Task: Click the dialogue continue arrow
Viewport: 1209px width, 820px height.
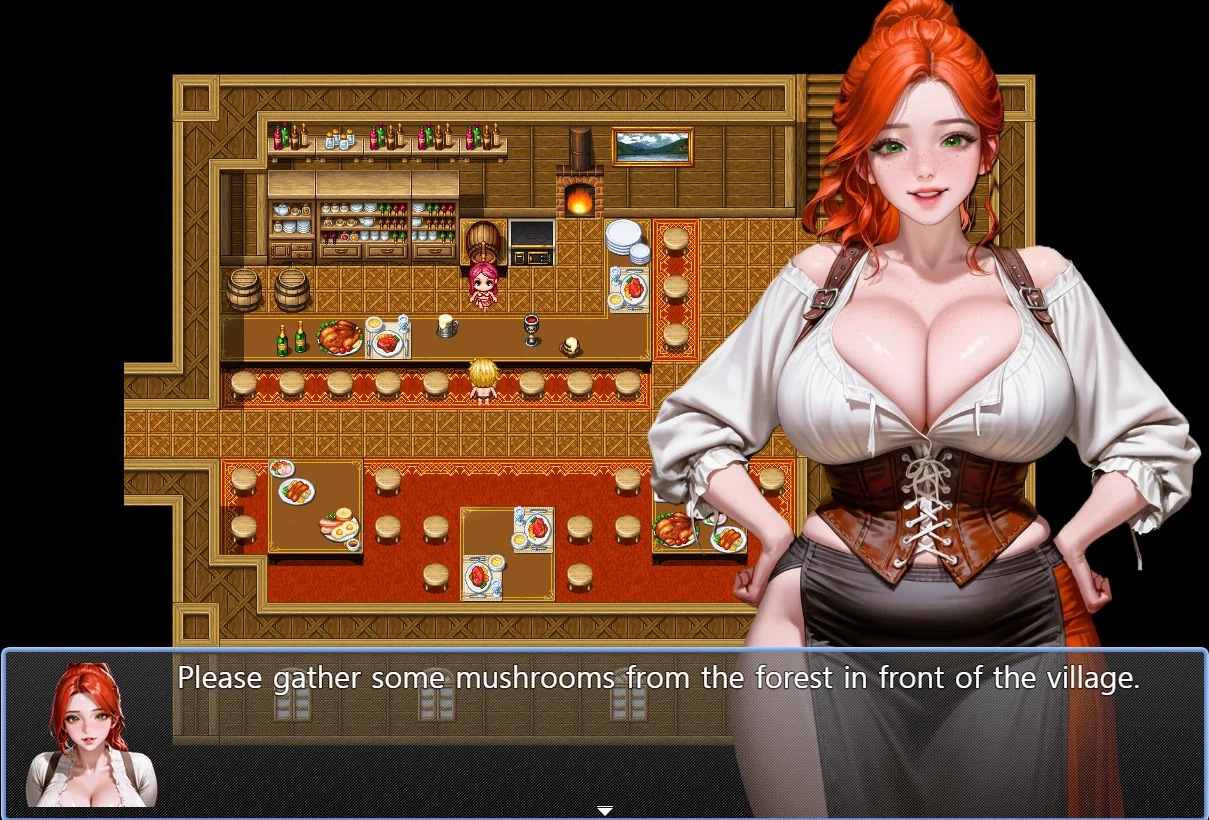Action: click(x=604, y=810)
